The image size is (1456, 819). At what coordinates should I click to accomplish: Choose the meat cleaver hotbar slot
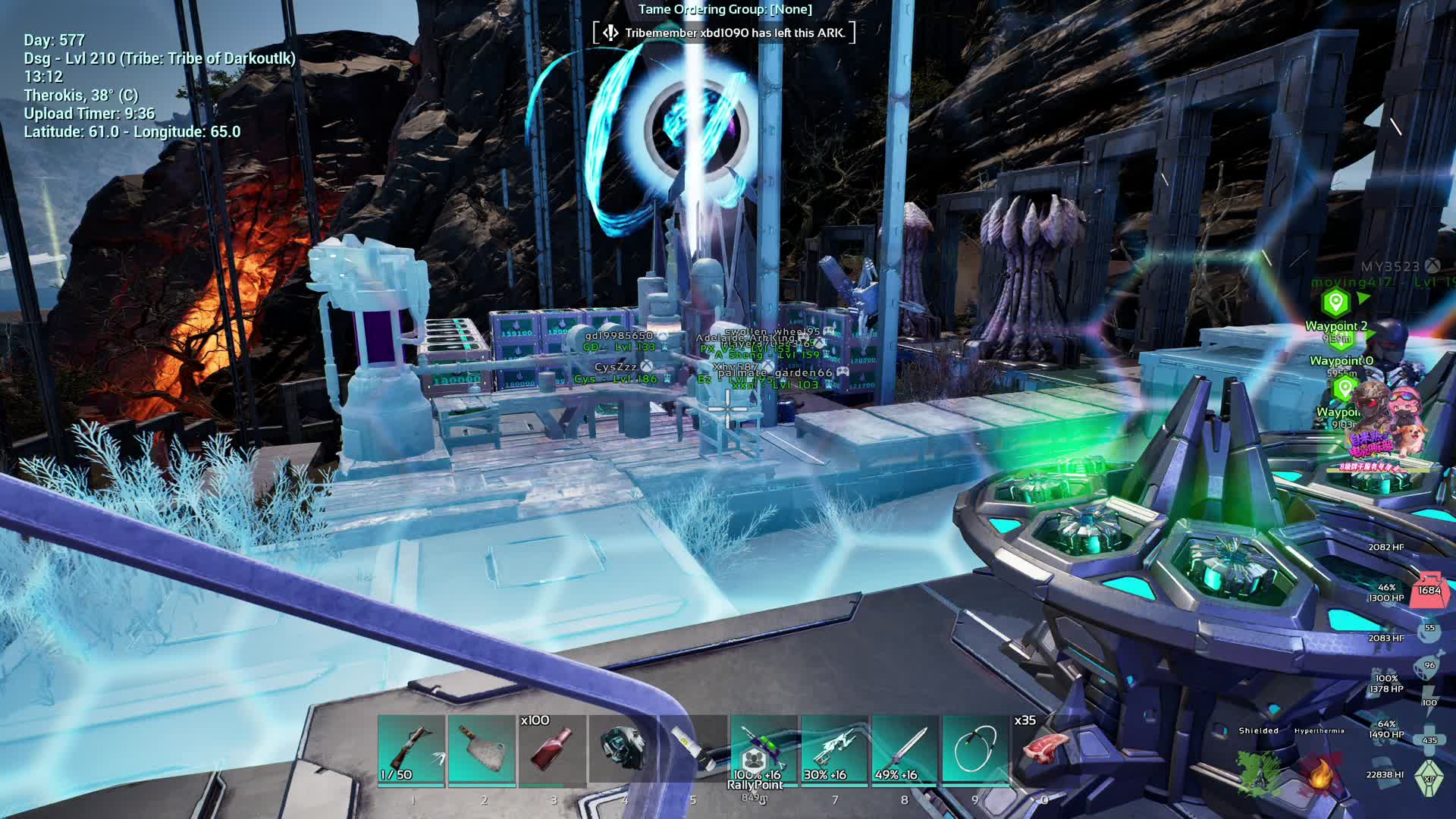pos(482,749)
